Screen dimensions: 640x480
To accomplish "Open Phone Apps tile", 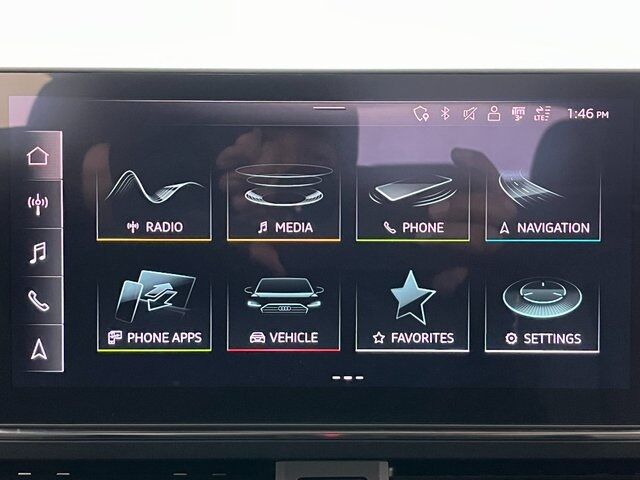I will click(x=154, y=313).
